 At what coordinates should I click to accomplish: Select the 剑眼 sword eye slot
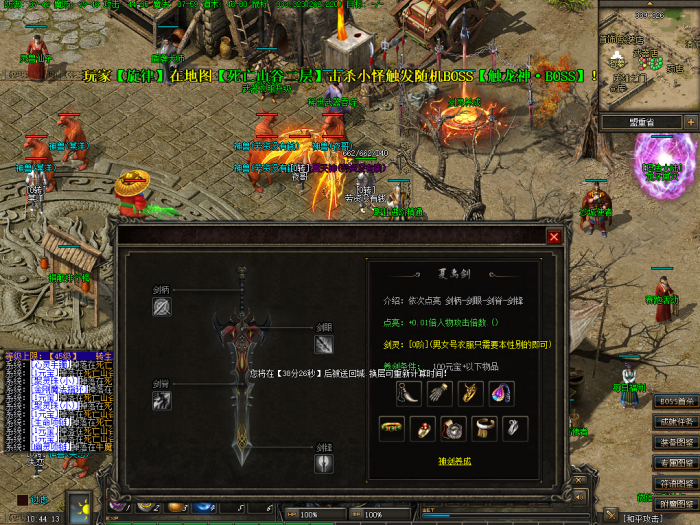(x=323, y=344)
